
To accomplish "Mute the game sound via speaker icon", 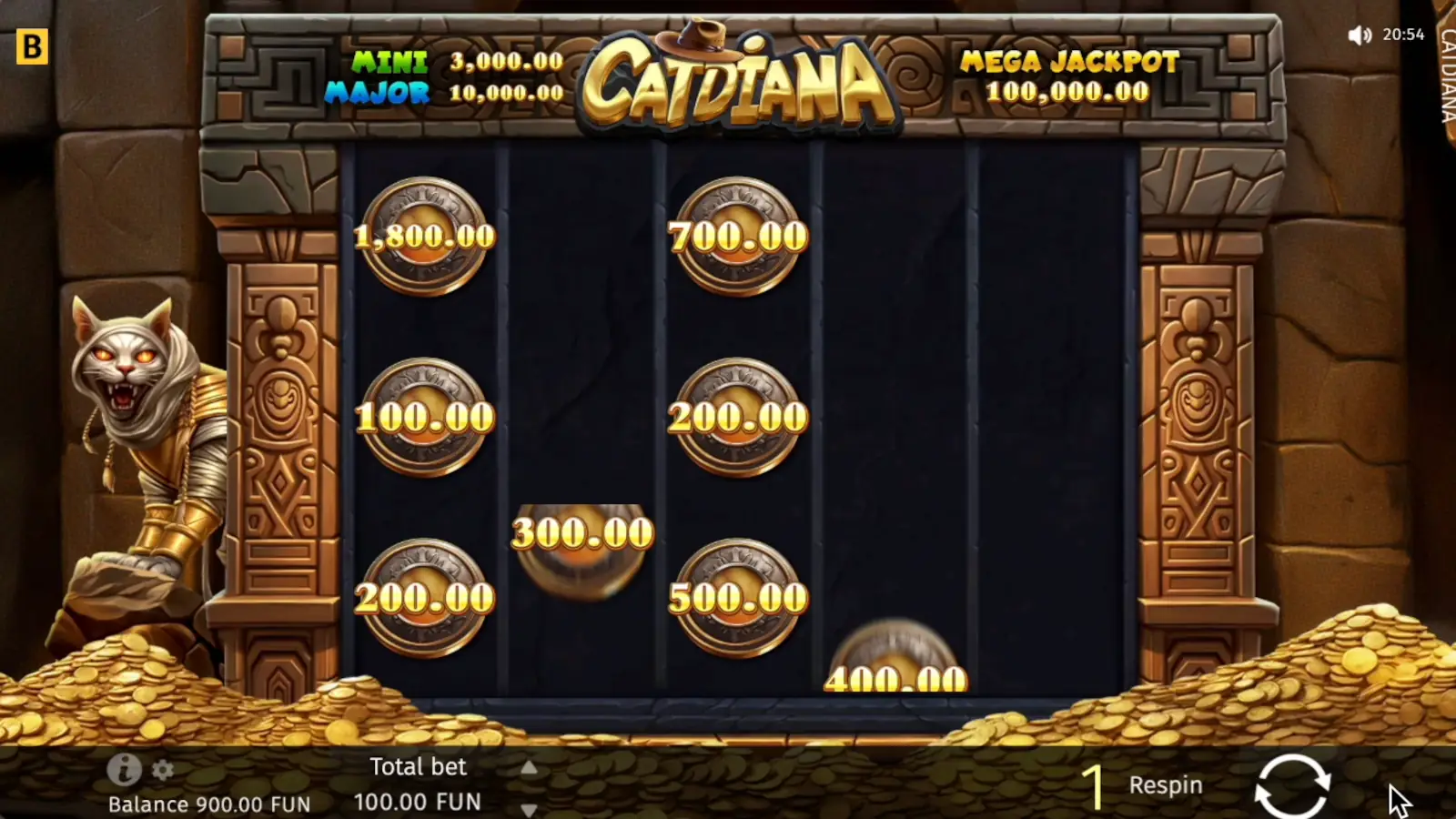I will [1361, 35].
